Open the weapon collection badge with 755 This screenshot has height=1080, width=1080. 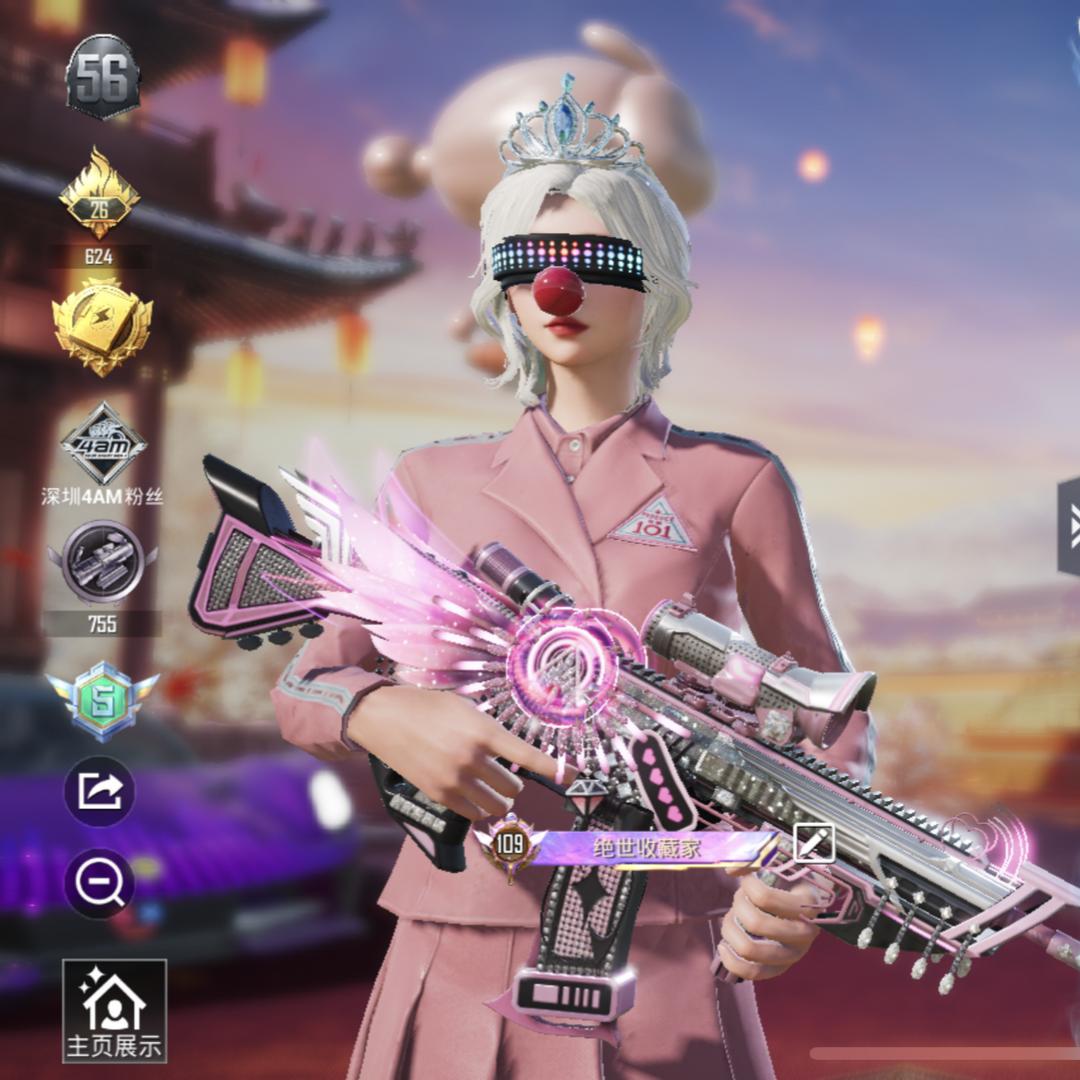[x=102, y=563]
